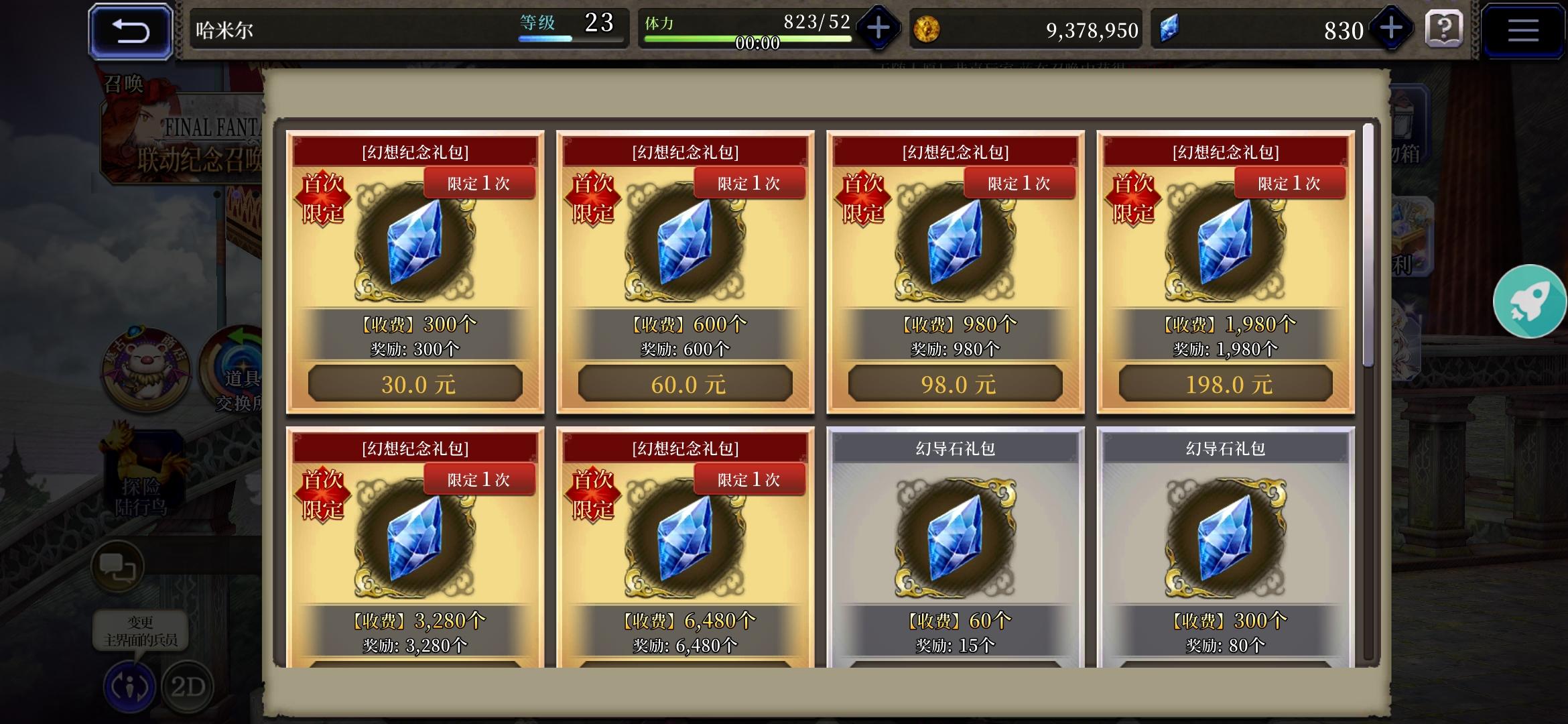
Task: Launch the rocket booster icon
Action: point(1531,302)
